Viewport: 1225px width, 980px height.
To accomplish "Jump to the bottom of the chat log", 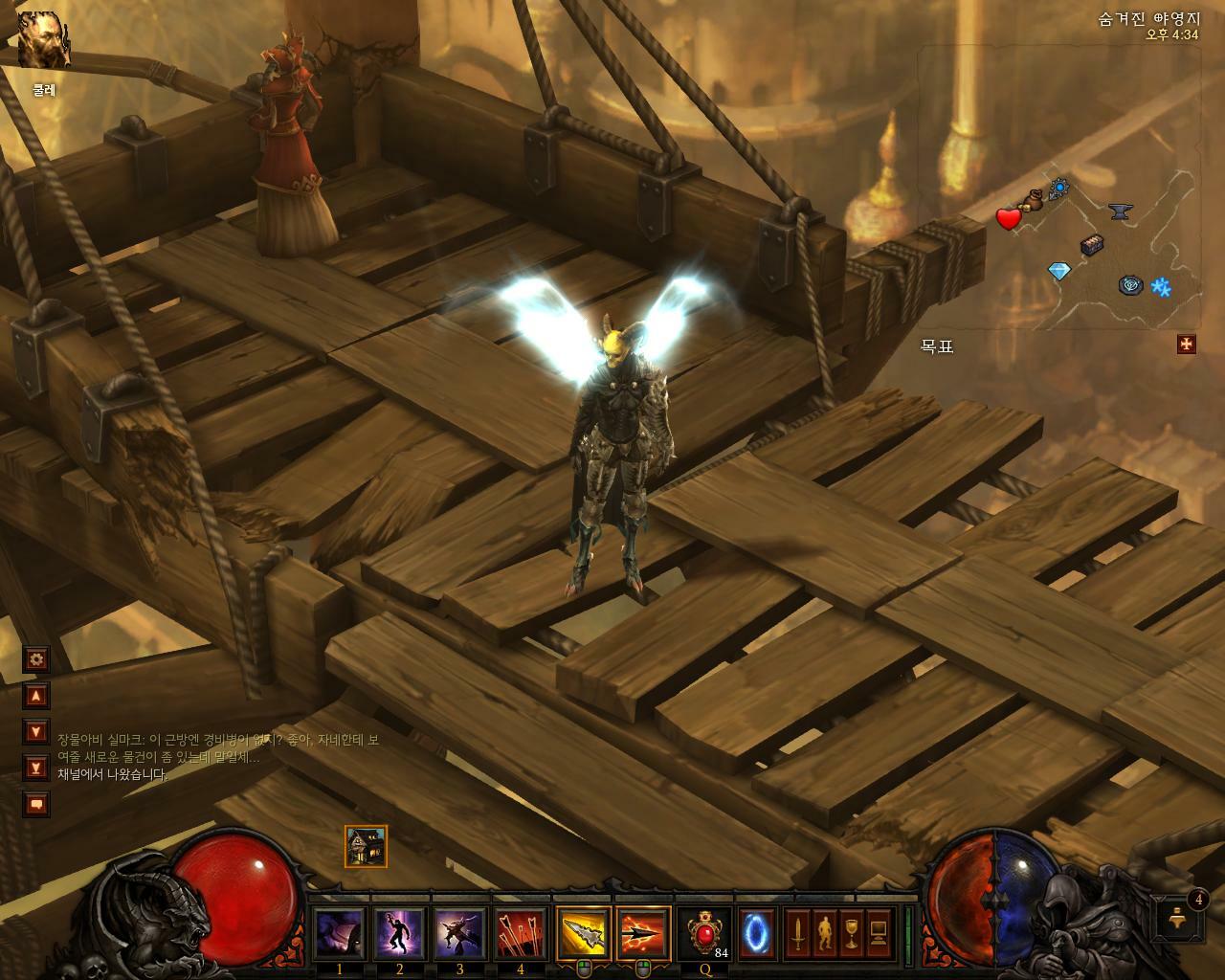I will point(36,768).
